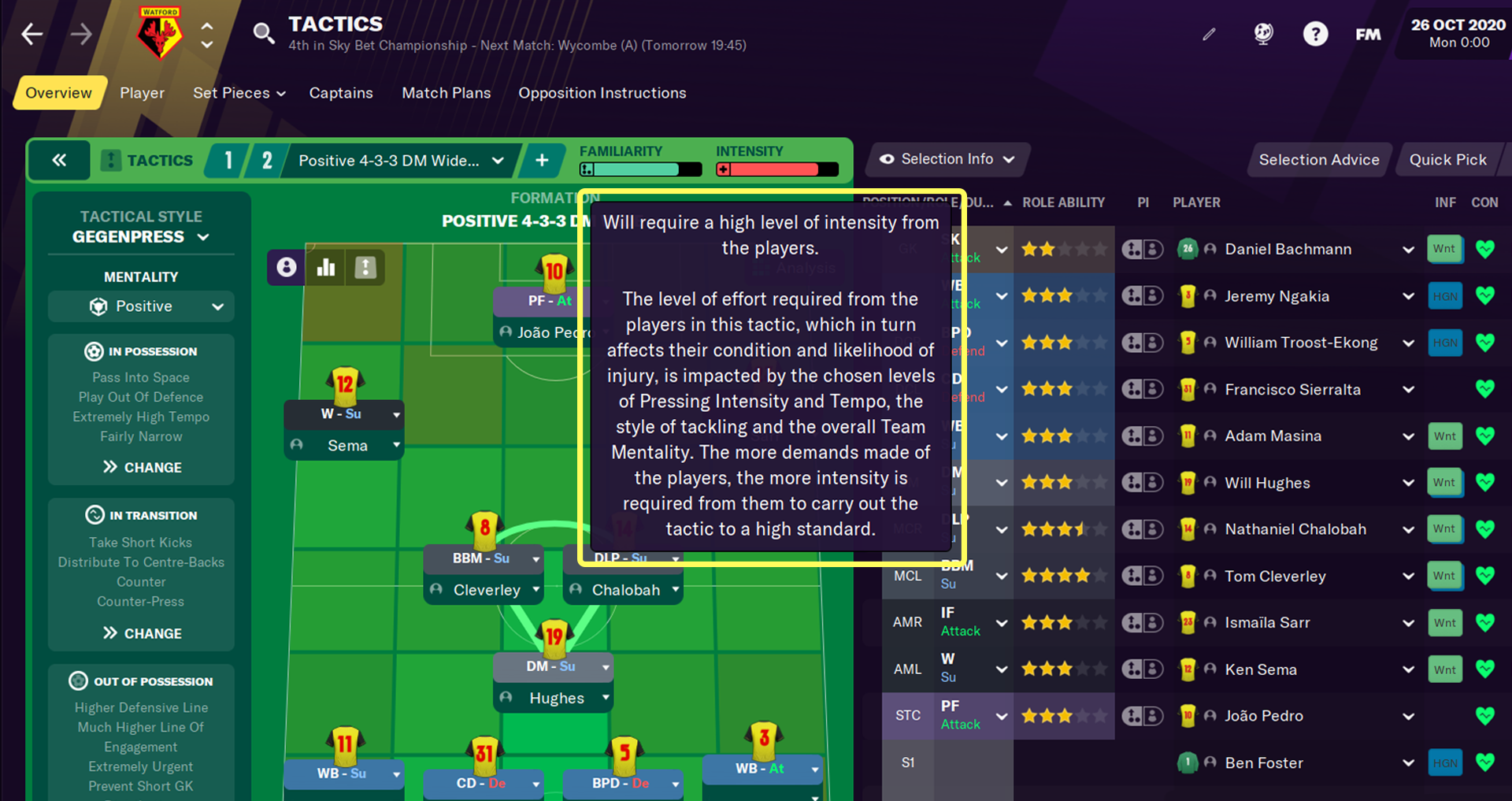Click Ken Sema's condition heart indicator

[x=1486, y=669]
